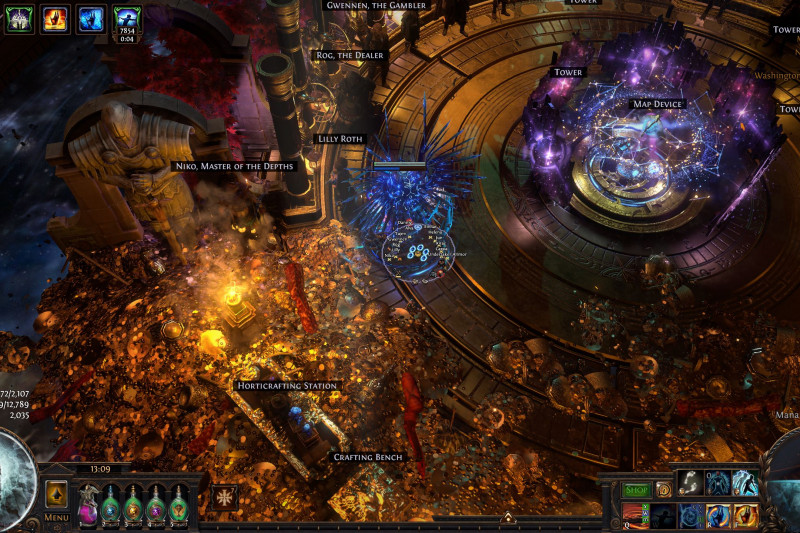Click the Map Device label
This screenshot has width=800, height=533.
(656, 104)
